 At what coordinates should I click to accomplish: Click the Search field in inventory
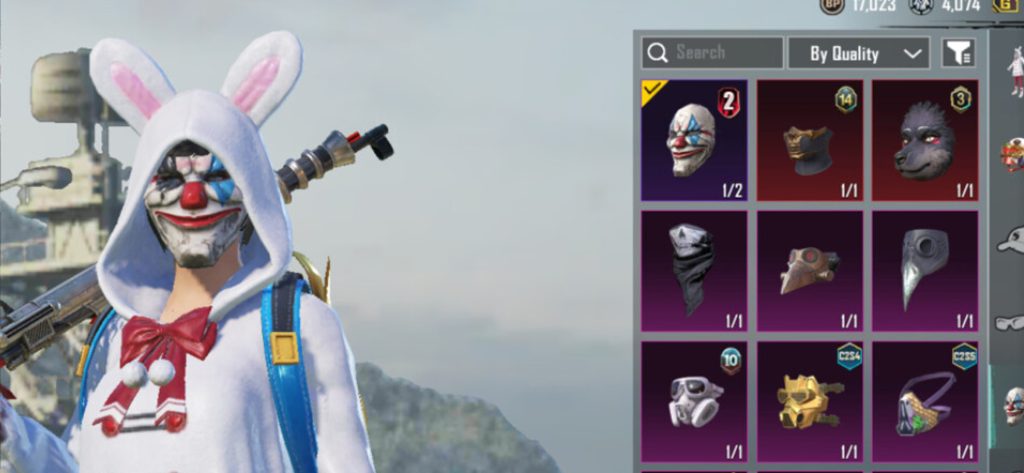(712, 53)
